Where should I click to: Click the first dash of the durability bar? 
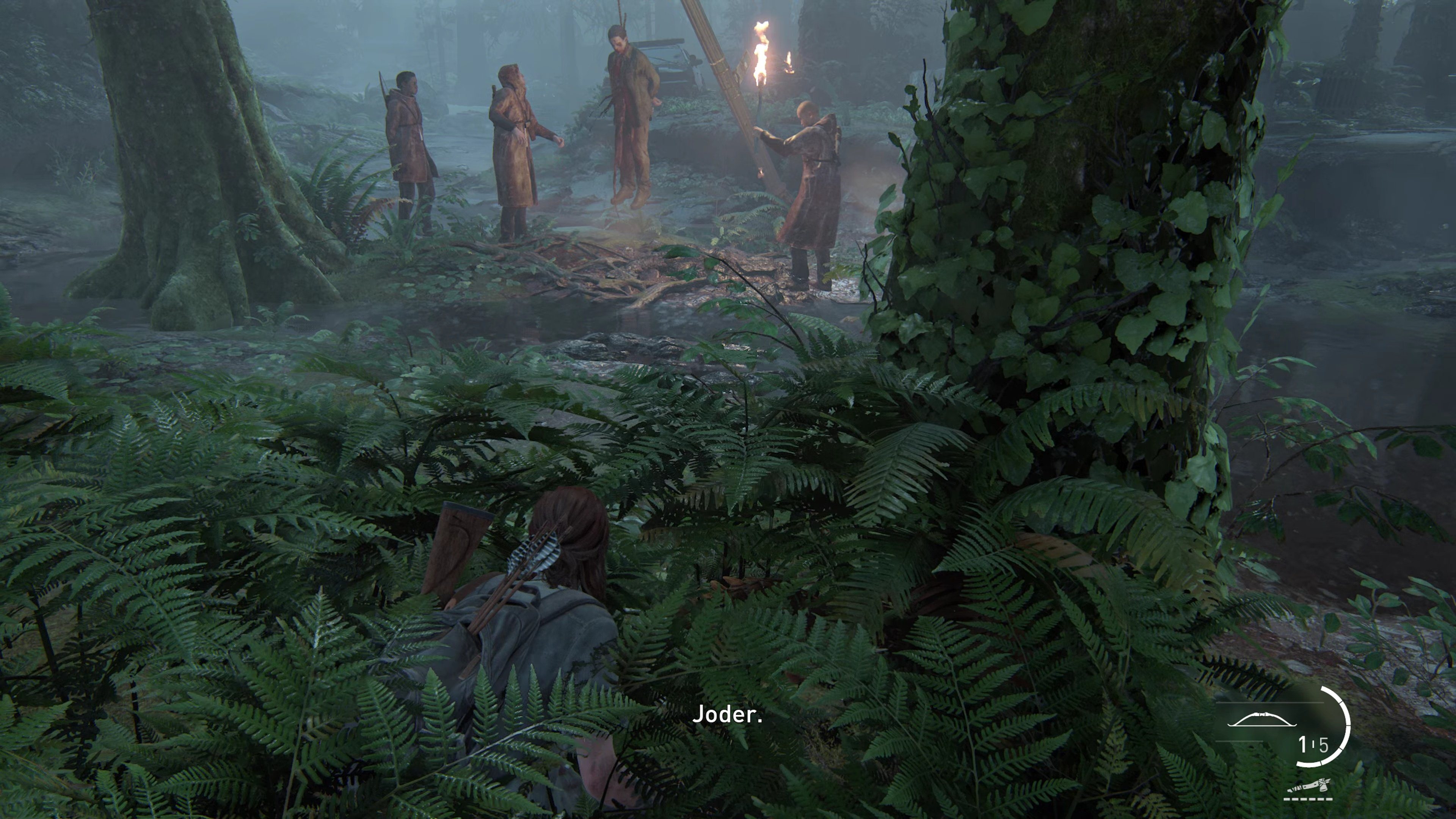1287,799
